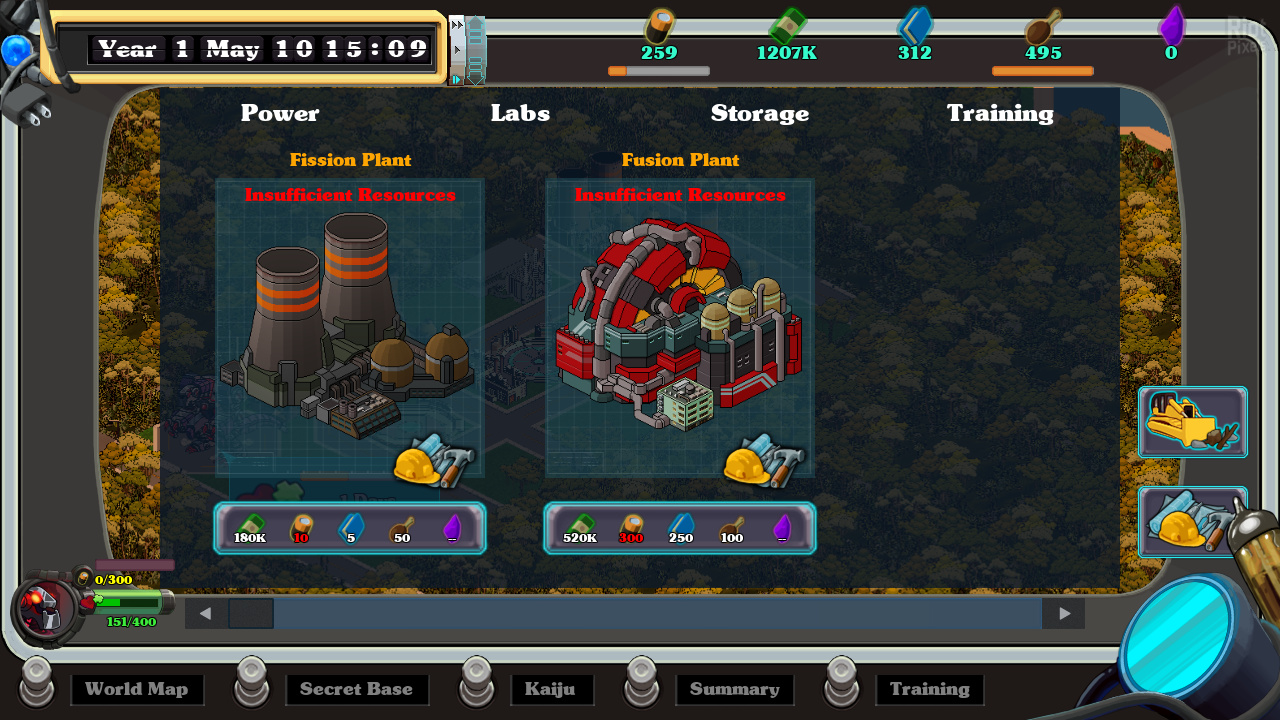Show the Training building category
1280x720 pixels.
(x=1000, y=114)
